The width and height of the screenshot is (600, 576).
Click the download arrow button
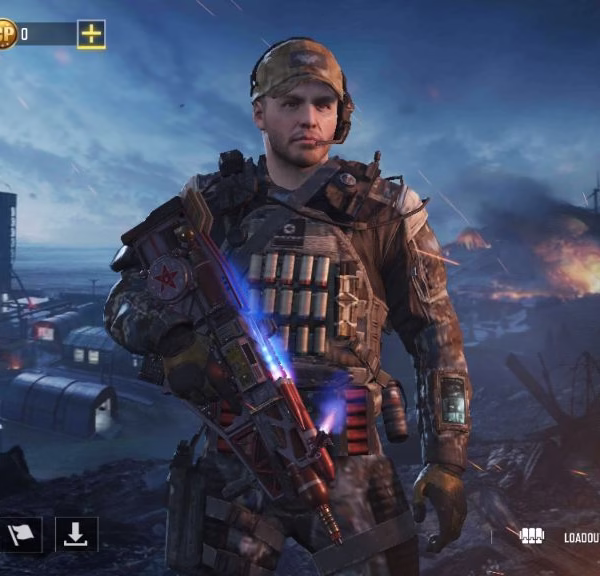pyautogui.click(x=76, y=536)
